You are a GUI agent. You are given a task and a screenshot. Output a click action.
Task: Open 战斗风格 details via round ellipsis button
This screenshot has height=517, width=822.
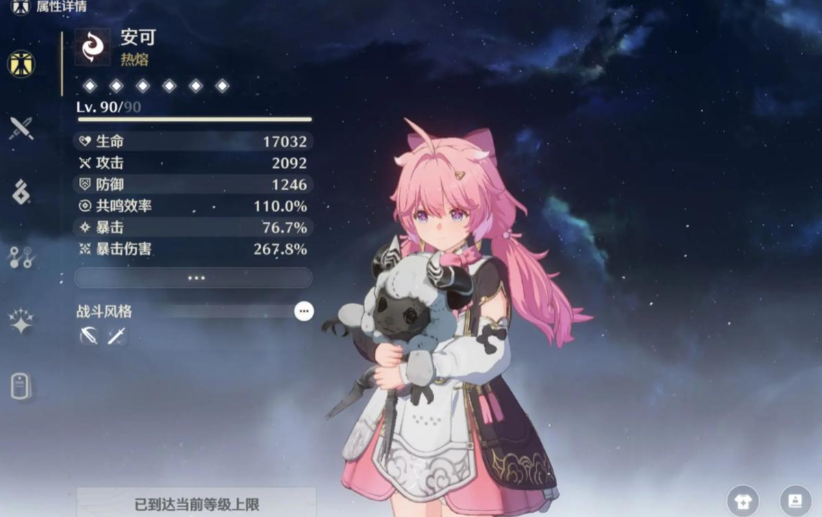tap(304, 312)
